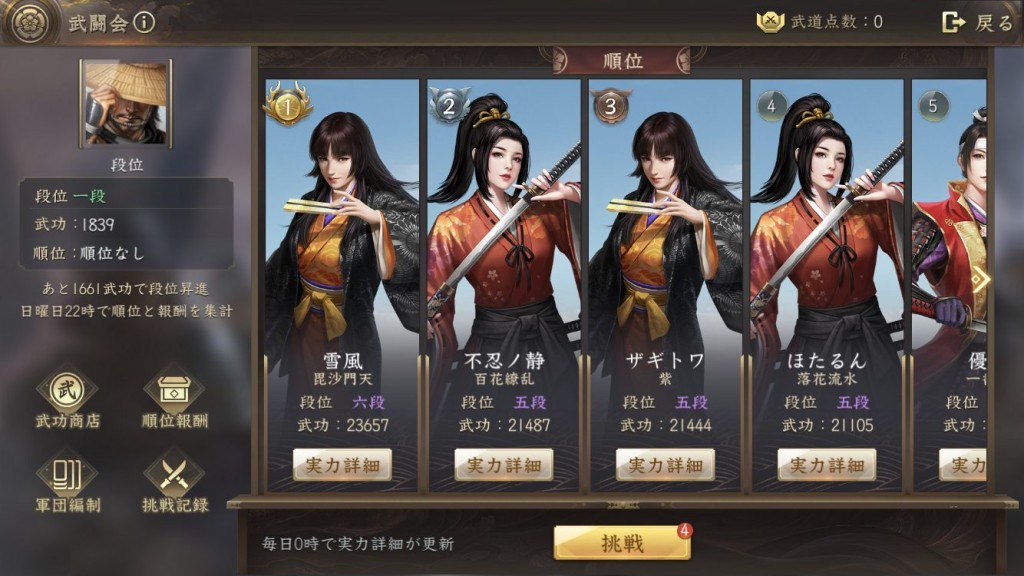
Task: Select the rank 4 ほたるん card
Action: tap(827, 250)
